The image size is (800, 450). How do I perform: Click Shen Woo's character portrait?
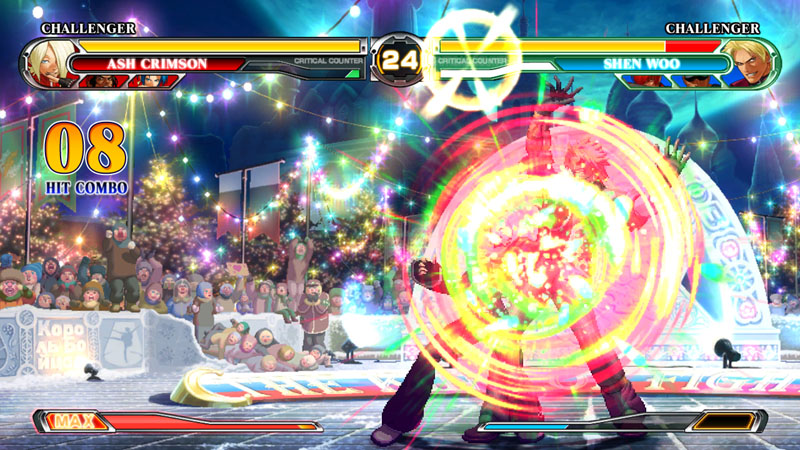coord(754,62)
